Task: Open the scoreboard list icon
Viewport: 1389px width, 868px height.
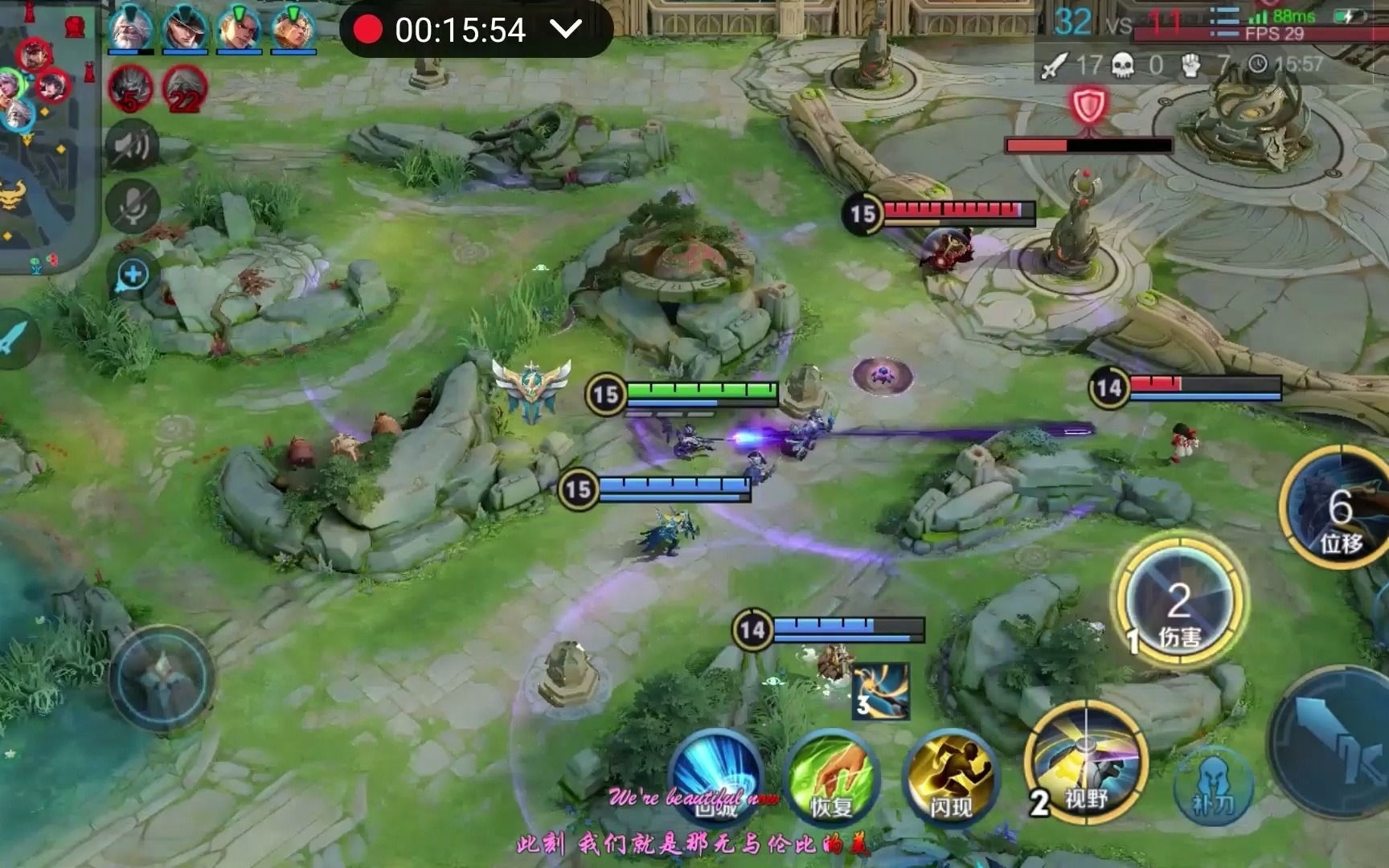Action: pyautogui.click(x=1223, y=22)
